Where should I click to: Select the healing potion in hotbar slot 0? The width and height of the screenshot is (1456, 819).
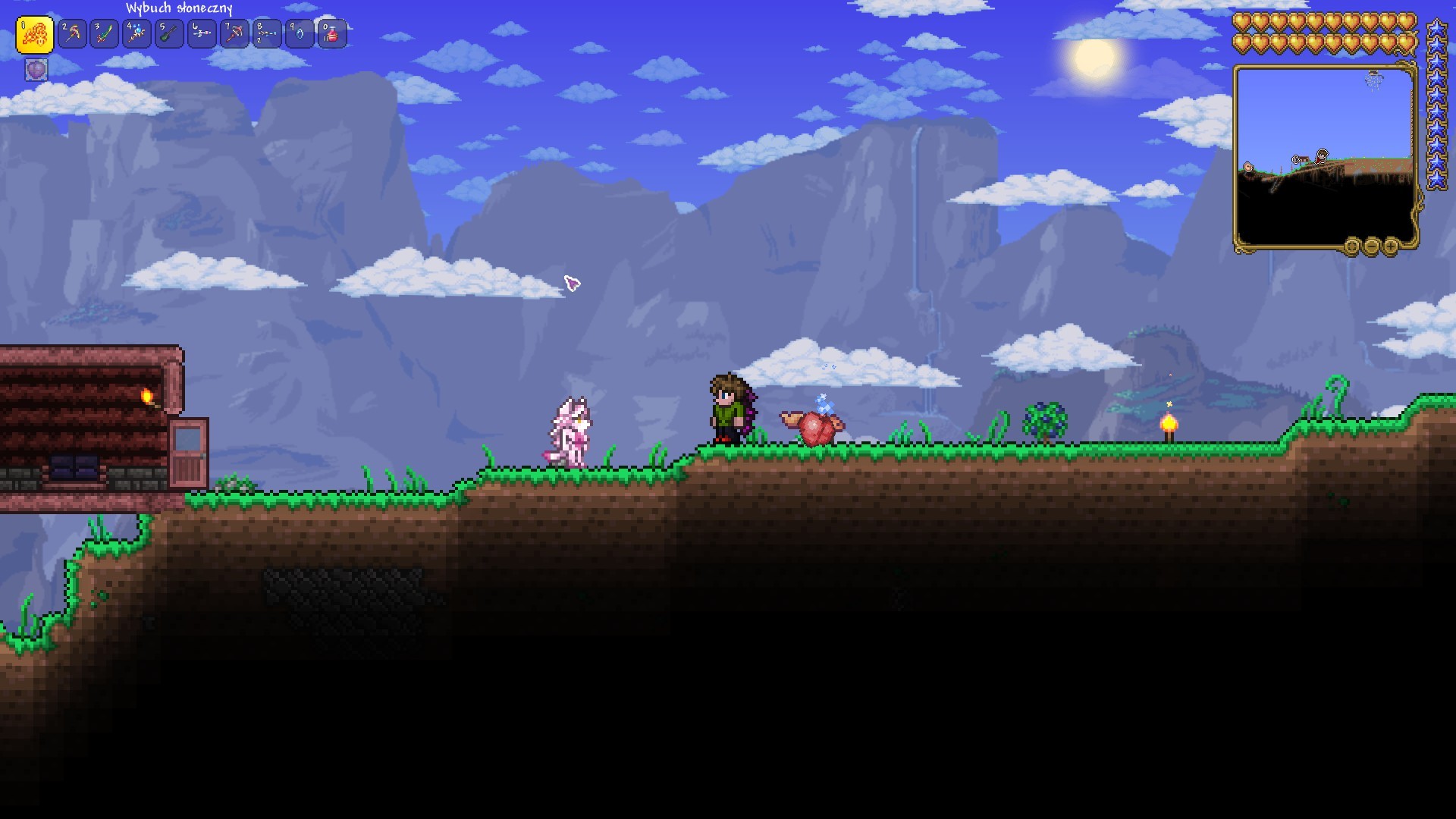(x=331, y=33)
